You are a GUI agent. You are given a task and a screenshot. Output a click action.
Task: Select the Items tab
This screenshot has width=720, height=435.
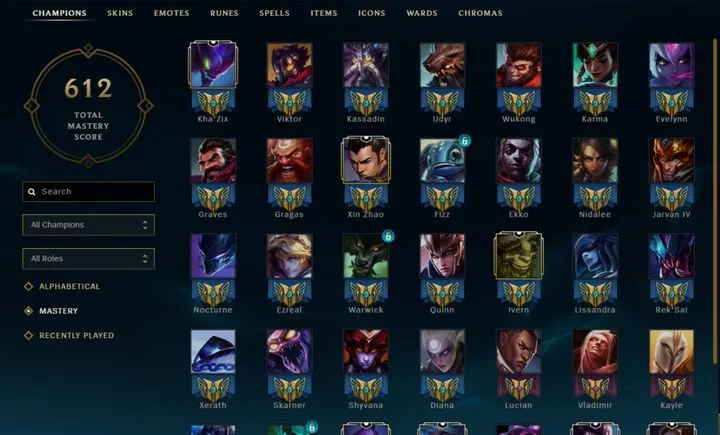324,14
